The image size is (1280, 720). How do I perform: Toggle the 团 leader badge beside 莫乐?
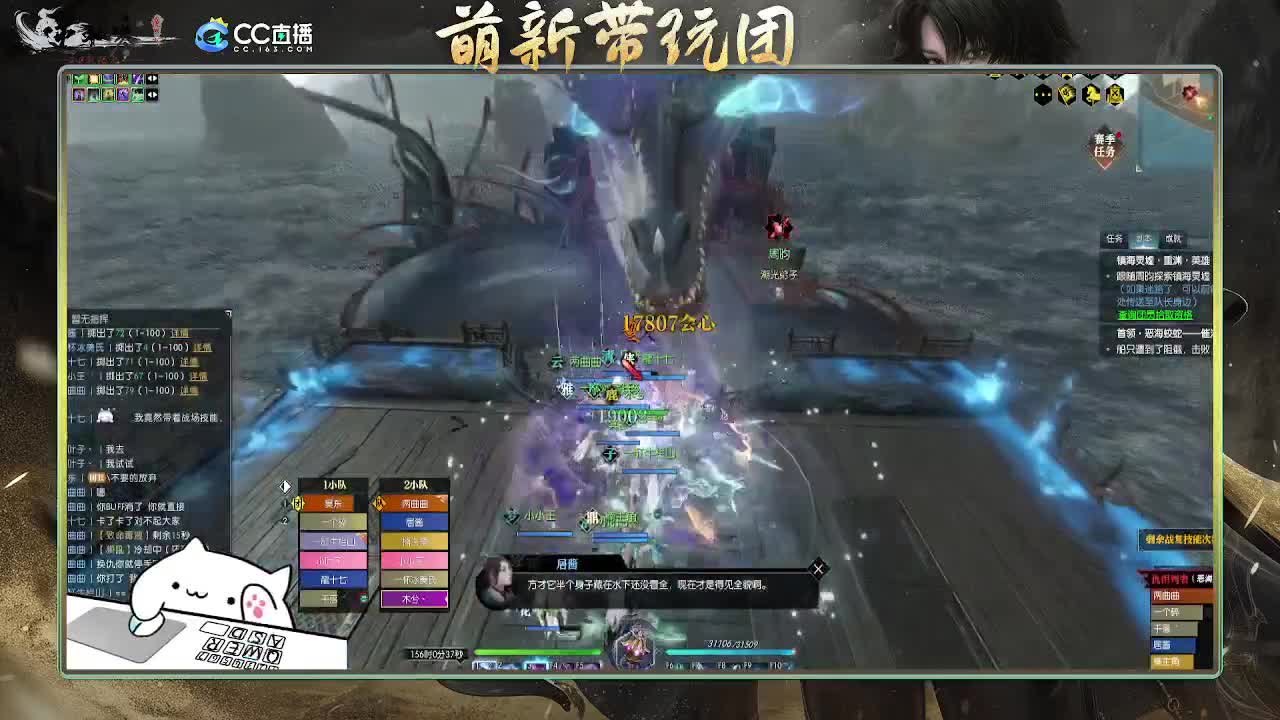tap(298, 503)
